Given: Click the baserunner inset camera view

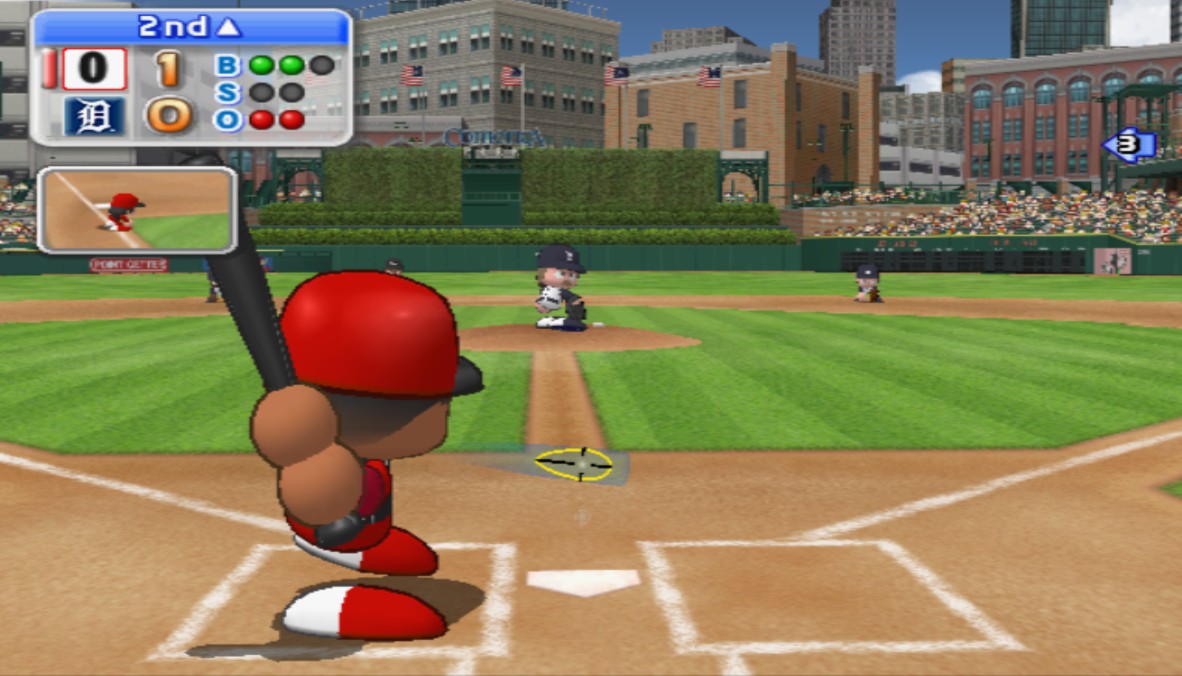Looking at the screenshot, I should [x=137, y=209].
